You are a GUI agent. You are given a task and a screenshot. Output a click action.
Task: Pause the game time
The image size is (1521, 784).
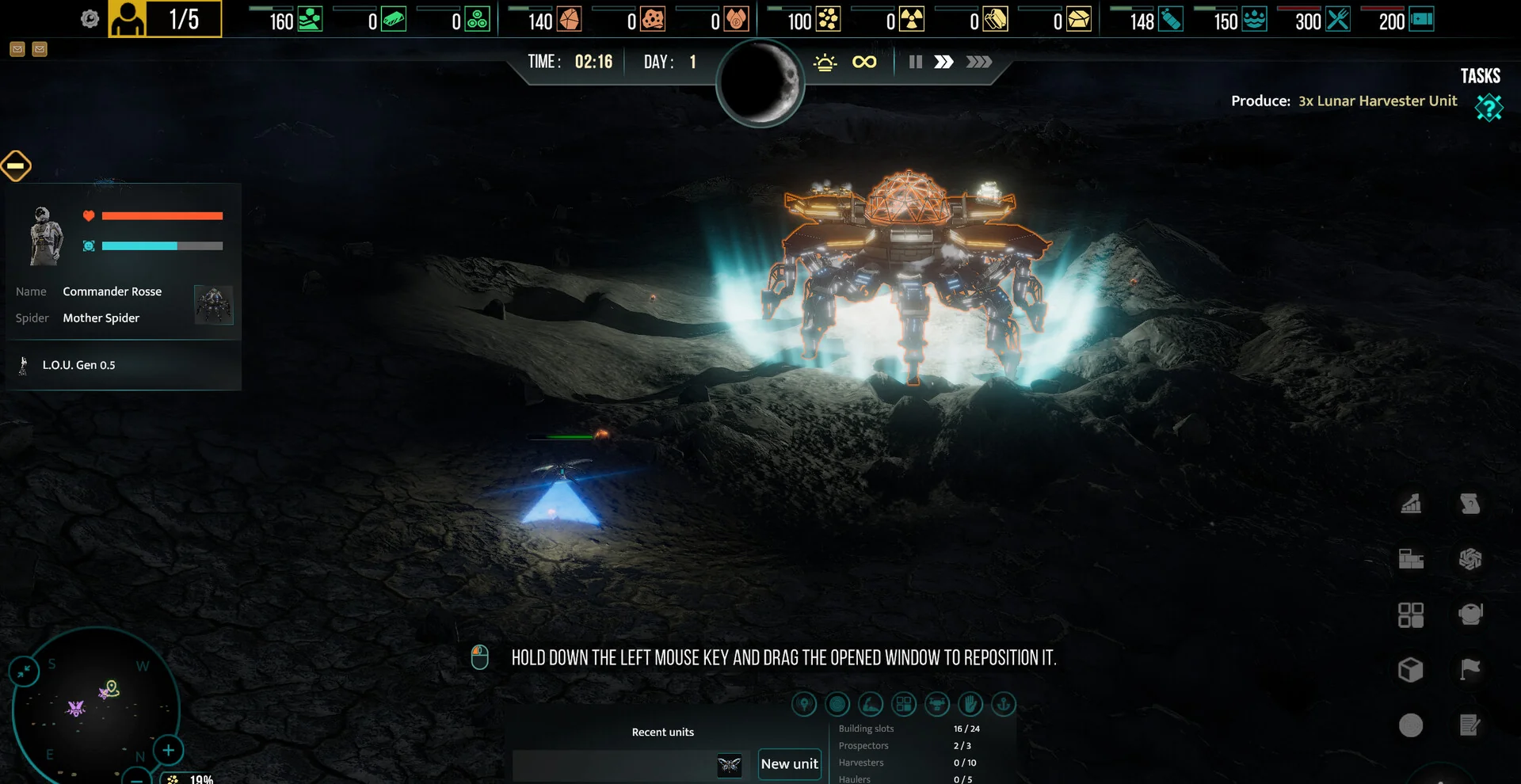tap(915, 62)
